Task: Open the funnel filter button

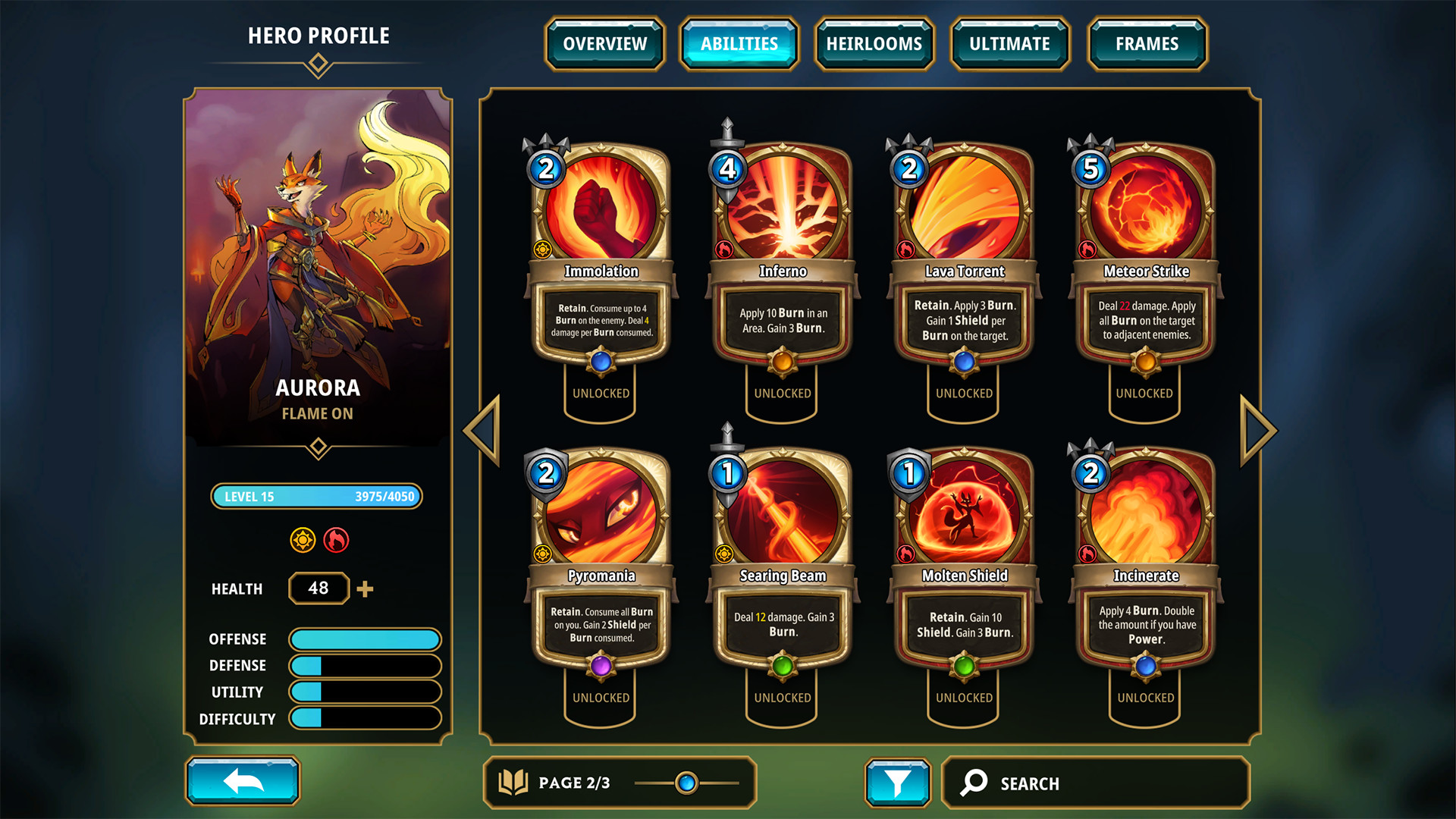Action: tap(898, 783)
